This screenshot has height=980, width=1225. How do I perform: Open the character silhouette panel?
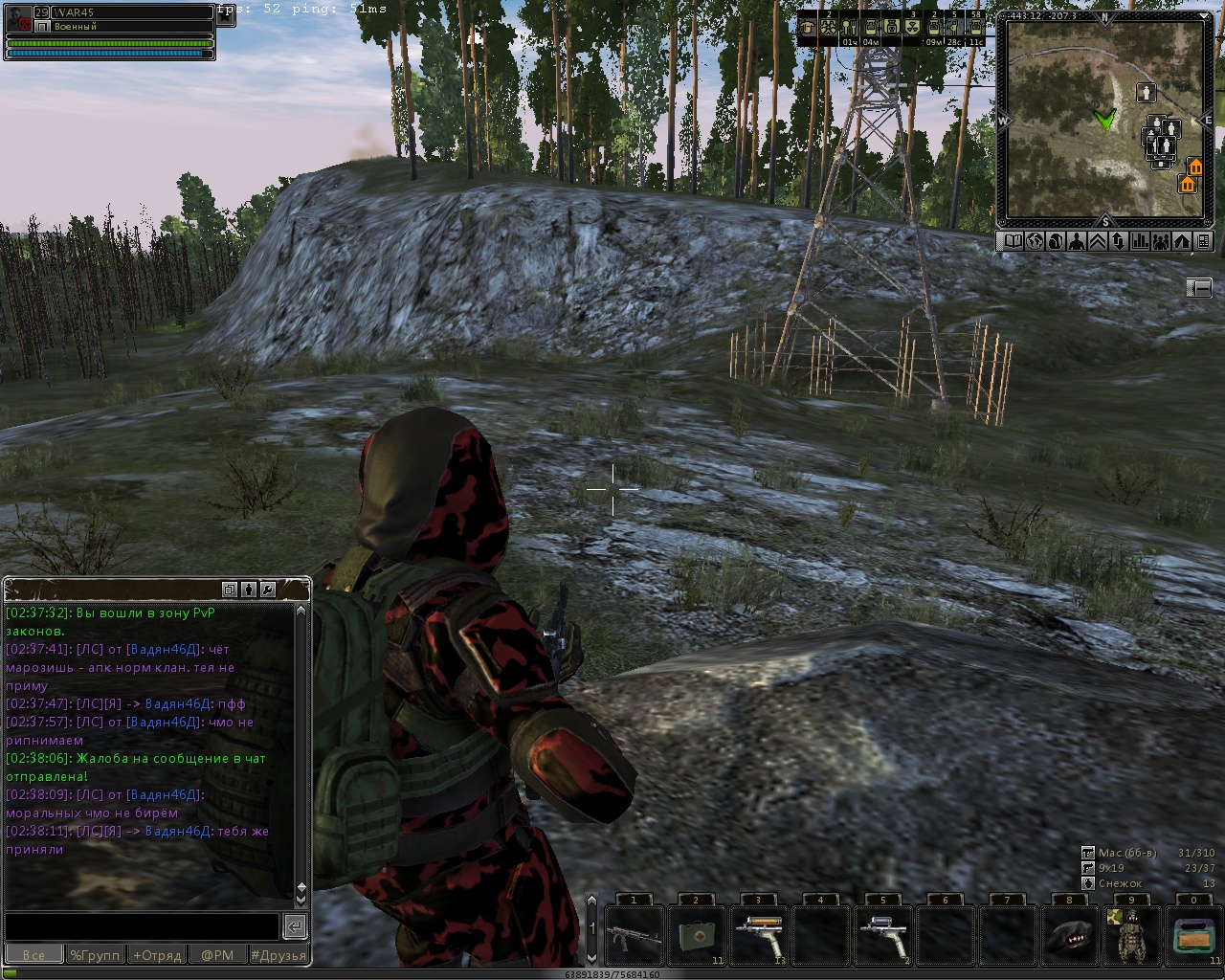[x=1076, y=242]
